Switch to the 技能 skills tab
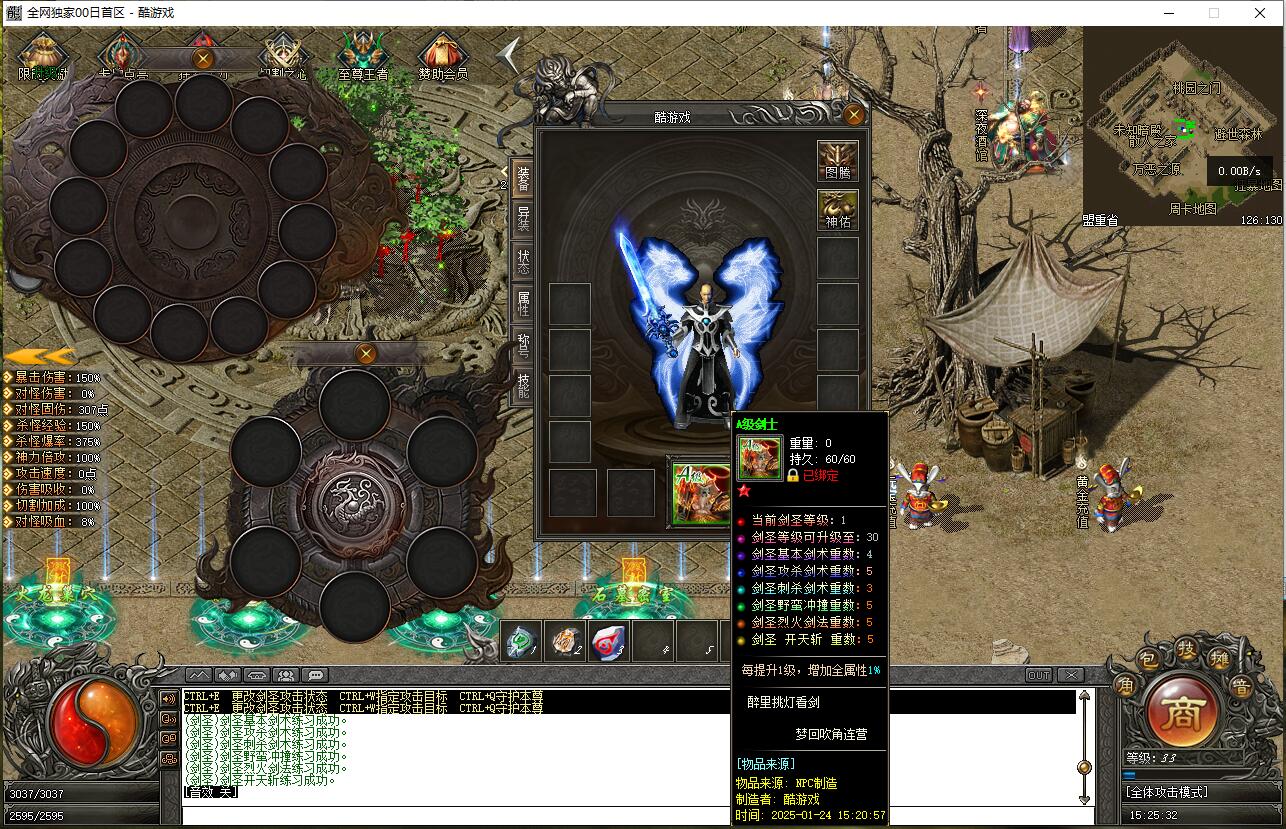The height and width of the screenshot is (829, 1286). click(x=523, y=385)
